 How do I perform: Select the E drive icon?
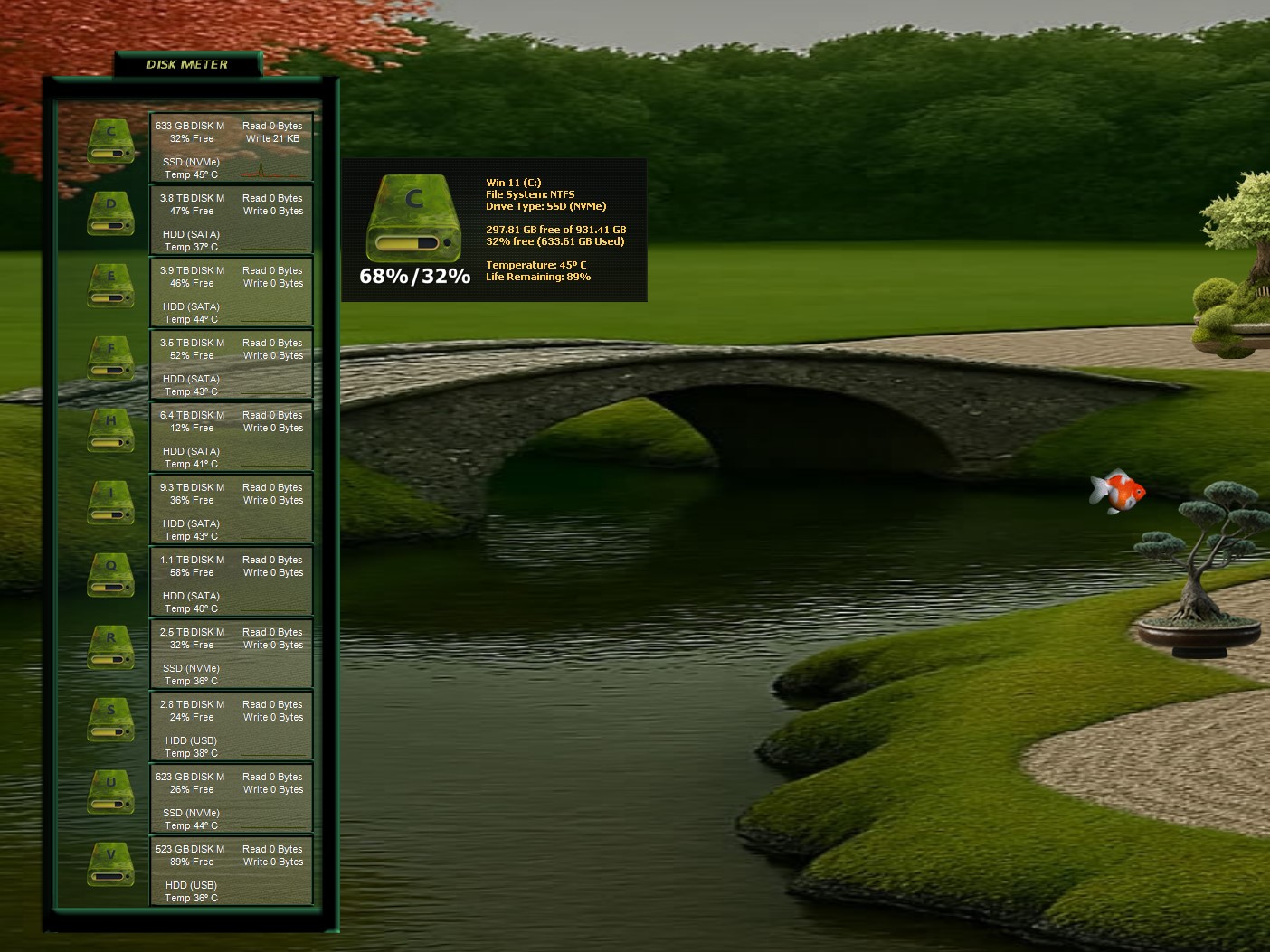(x=110, y=287)
